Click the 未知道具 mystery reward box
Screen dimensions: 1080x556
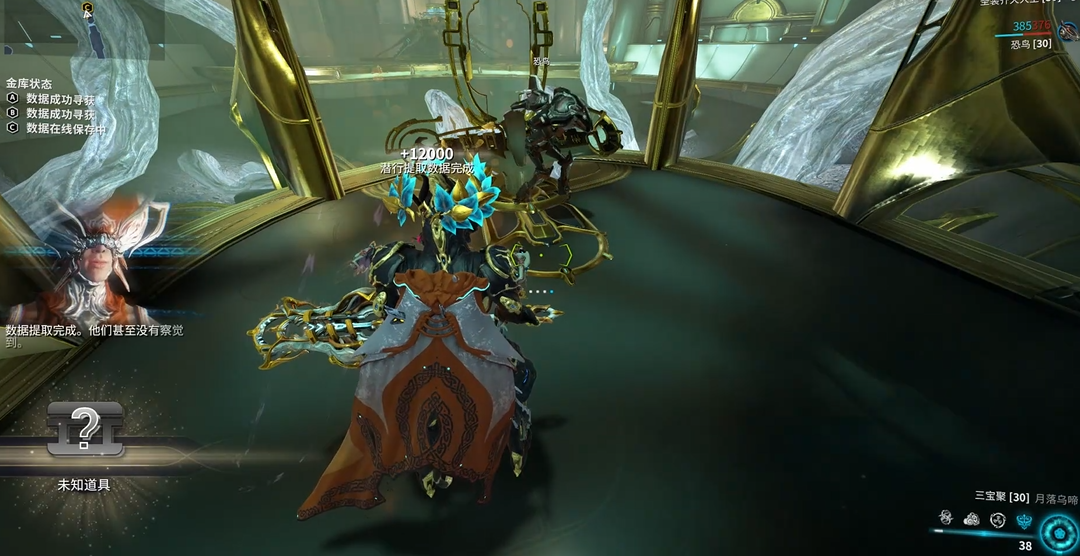(85, 430)
